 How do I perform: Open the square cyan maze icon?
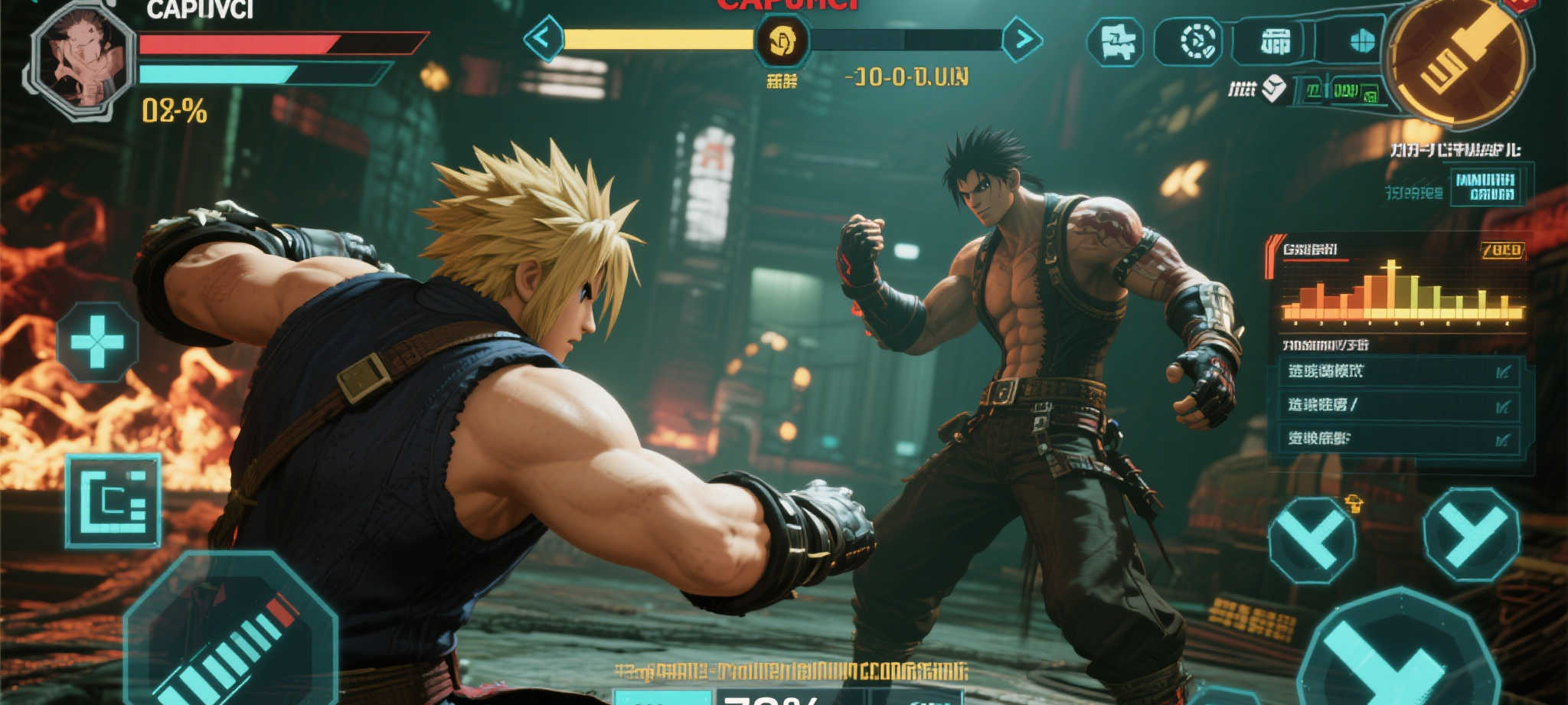[113, 501]
